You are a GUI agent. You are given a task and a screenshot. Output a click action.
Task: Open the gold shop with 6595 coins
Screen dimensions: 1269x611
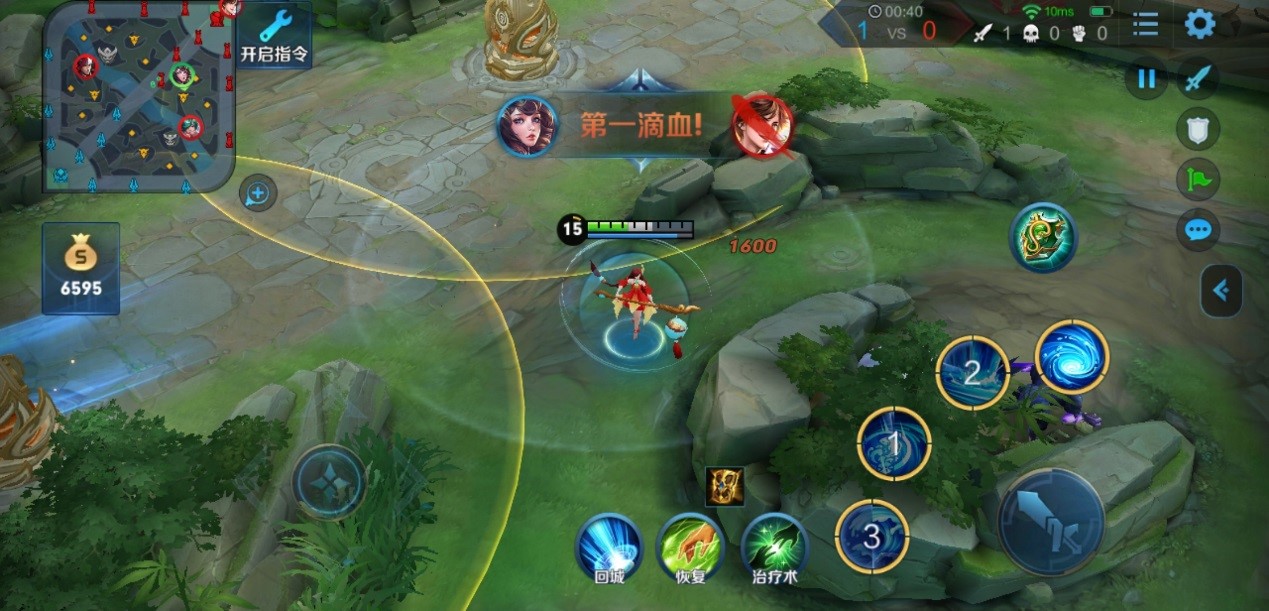coord(81,268)
